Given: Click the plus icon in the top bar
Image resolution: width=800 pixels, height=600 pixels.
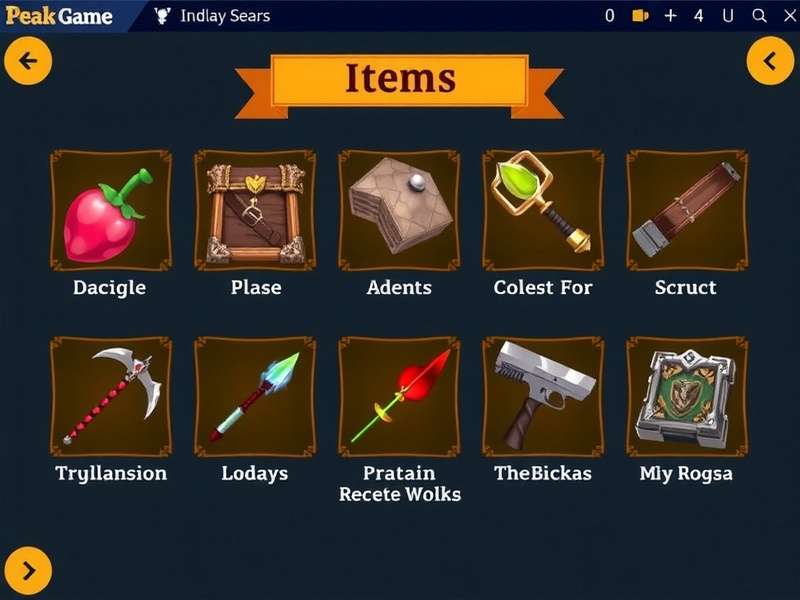Looking at the screenshot, I should [670, 16].
